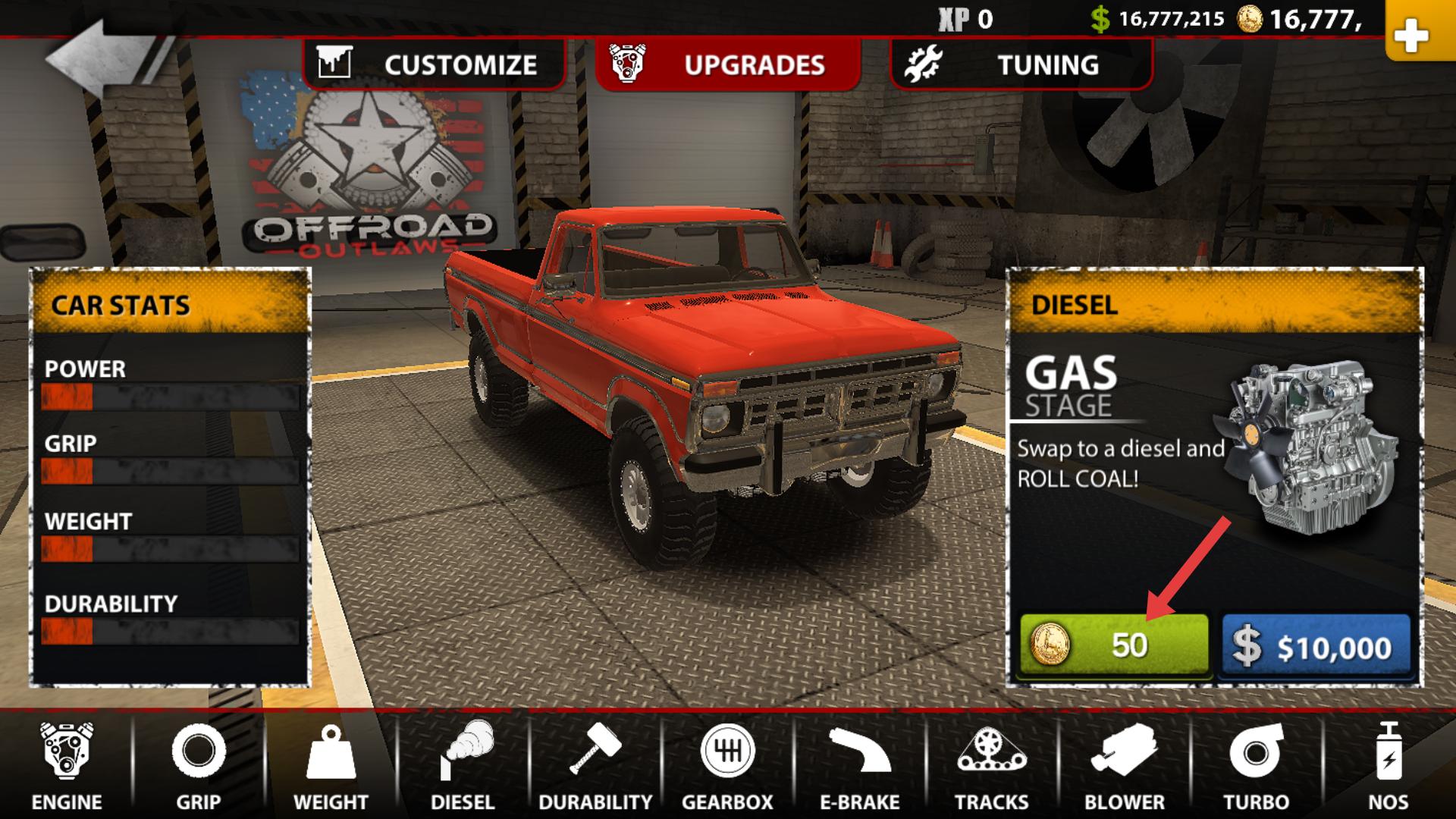Purchase diesel swap for $10,000 cash

pyautogui.click(x=1316, y=646)
